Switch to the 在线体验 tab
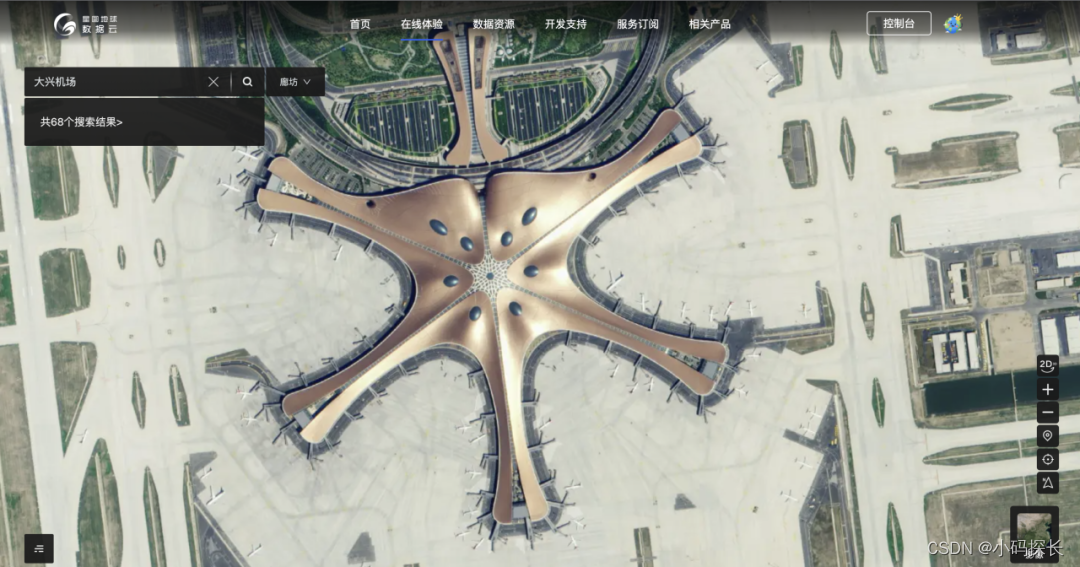 pyautogui.click(x=422, y=24)
